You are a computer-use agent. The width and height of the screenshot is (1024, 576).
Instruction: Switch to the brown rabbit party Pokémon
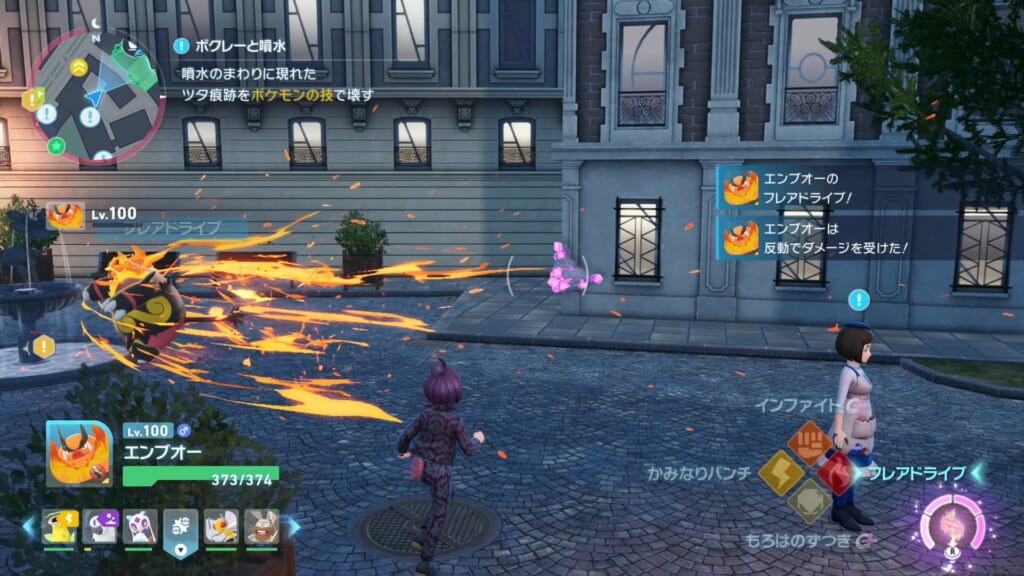pyautogui.click(x=262, y=526)
